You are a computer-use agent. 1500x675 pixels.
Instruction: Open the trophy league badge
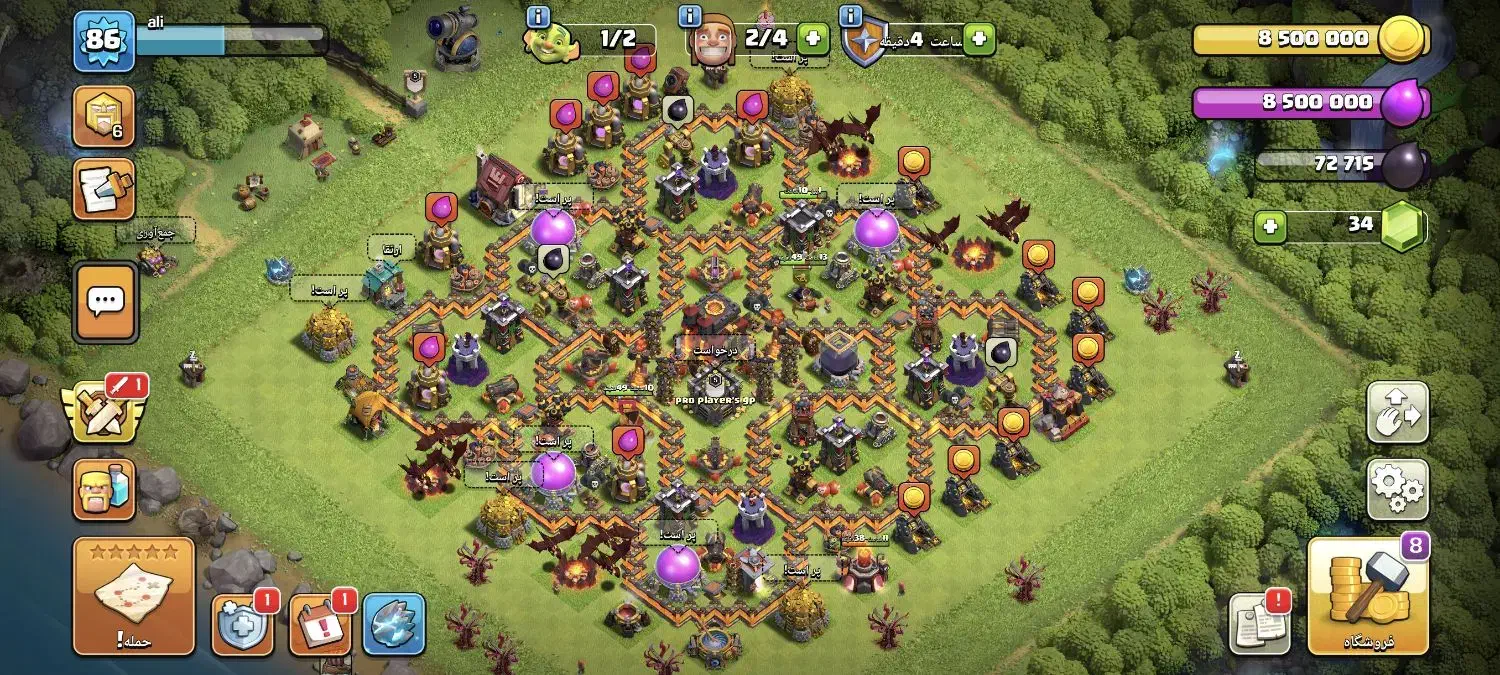(104, 117)
